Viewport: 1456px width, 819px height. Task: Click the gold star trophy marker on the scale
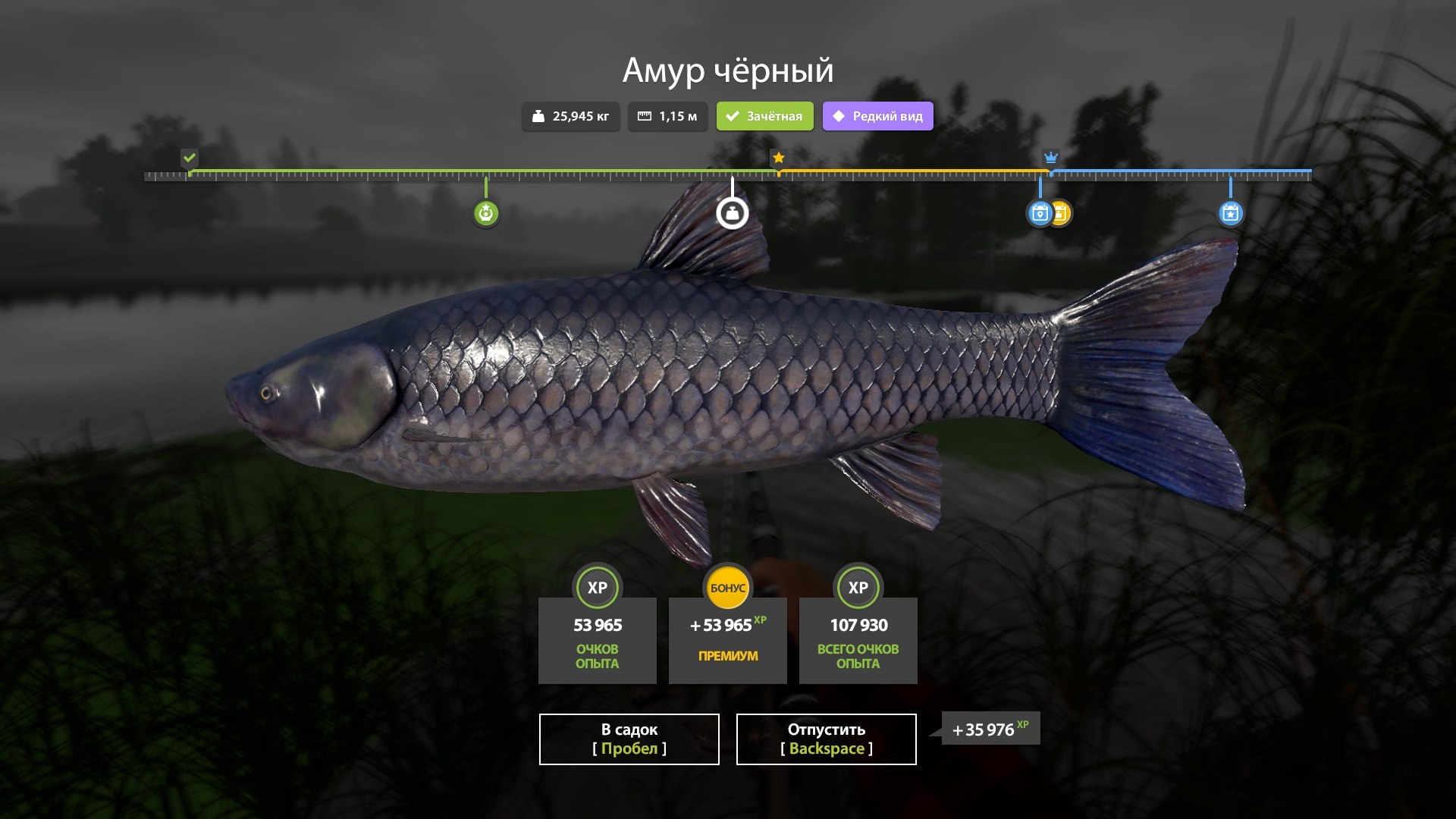(x=778, y=158)
